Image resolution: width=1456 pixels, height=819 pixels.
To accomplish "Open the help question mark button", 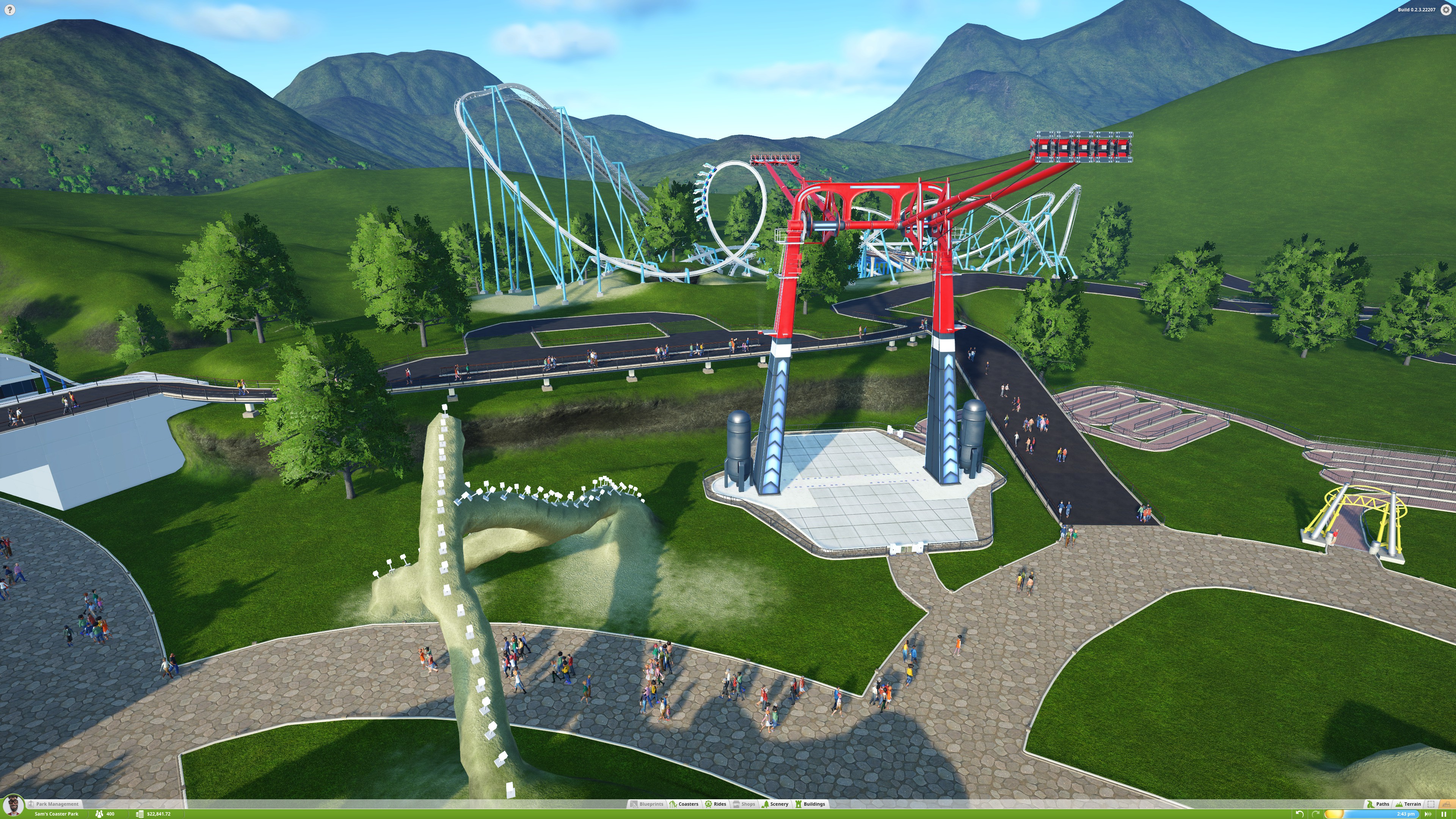I will point(9,9).
